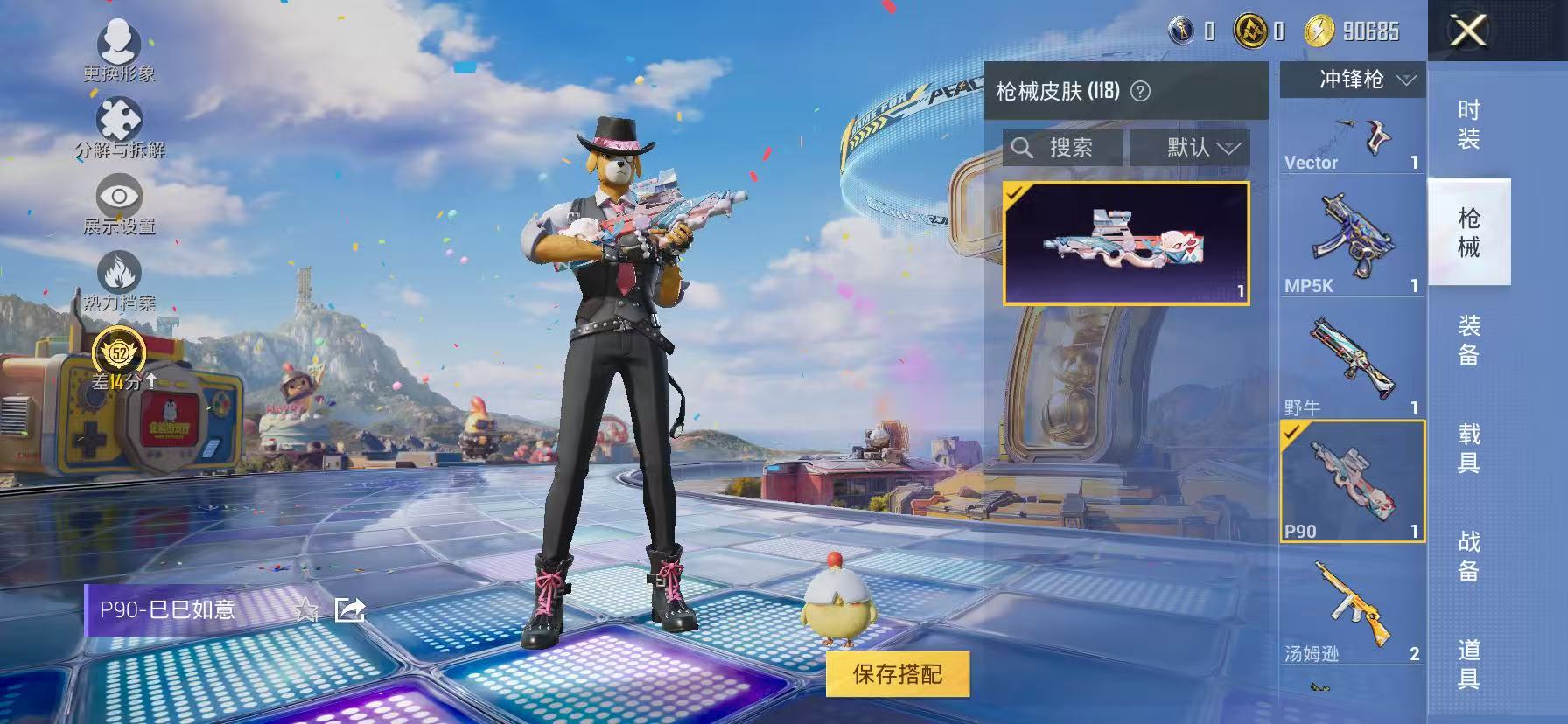1568x724 pixels.
Task: Open the search 搜索 function
Action: tap(1062, 147)
